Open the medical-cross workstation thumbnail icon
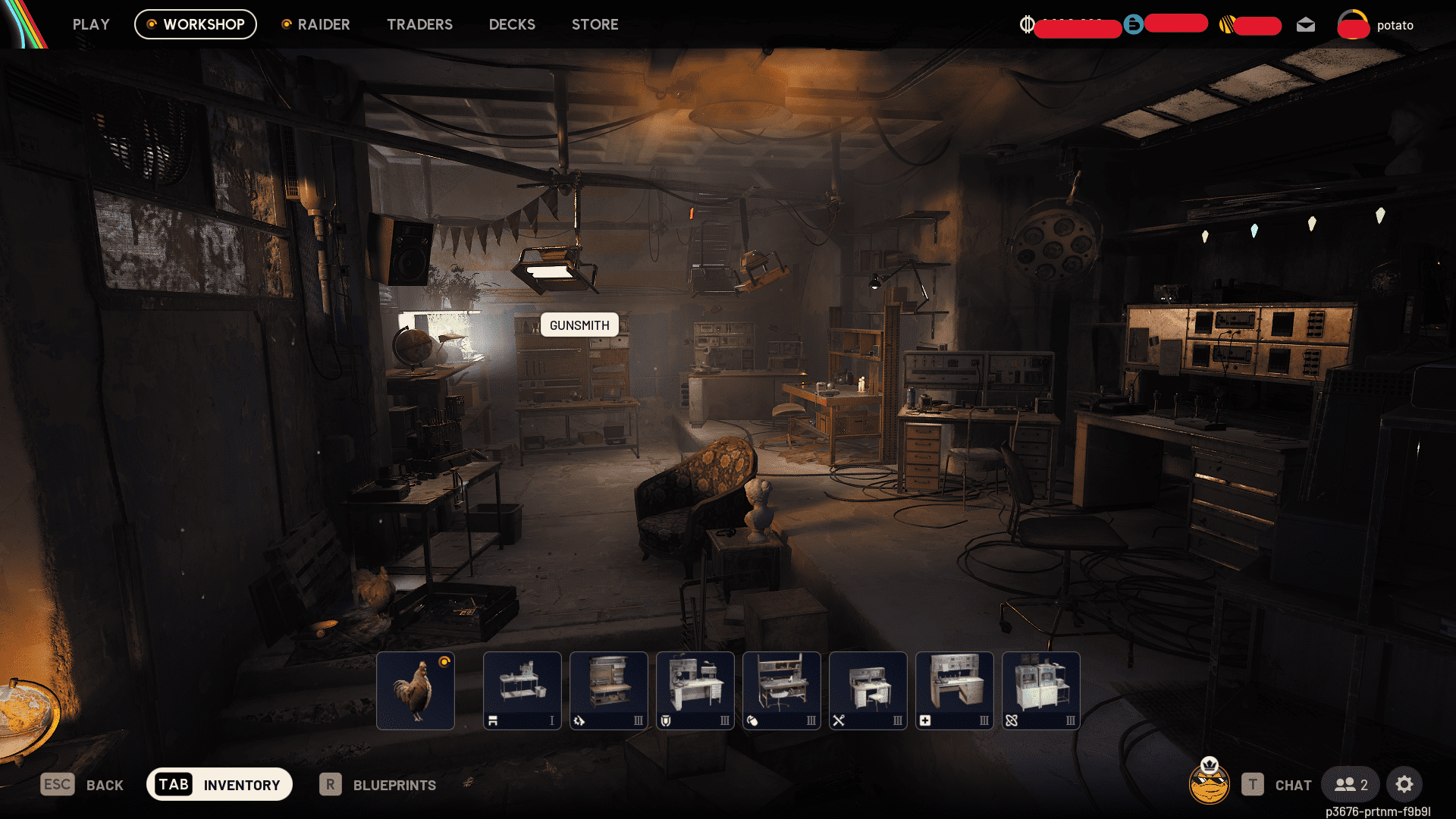 pos(954,690)
